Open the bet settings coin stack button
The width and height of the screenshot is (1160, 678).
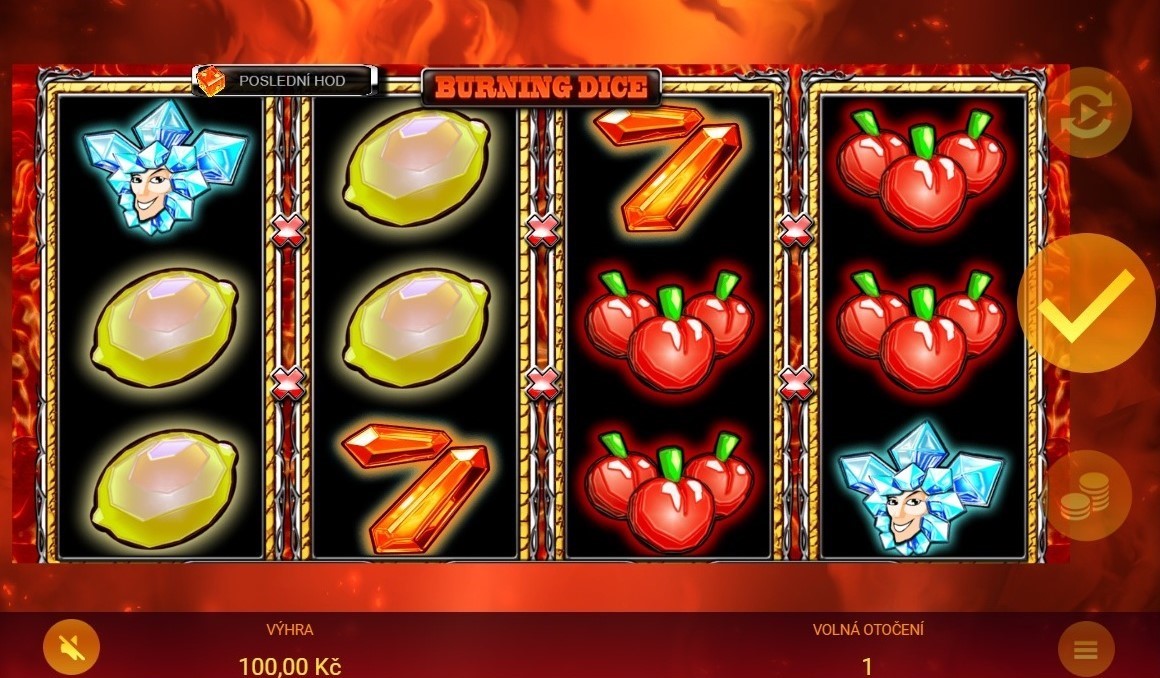coord(1087,496)
